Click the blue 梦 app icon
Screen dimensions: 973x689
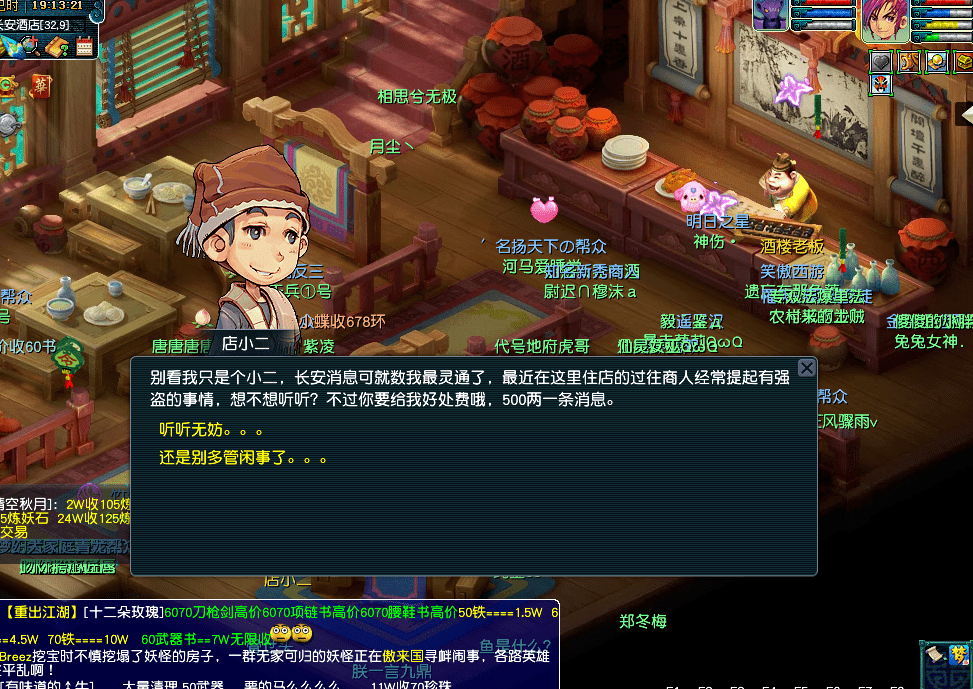tap(959, 656)
